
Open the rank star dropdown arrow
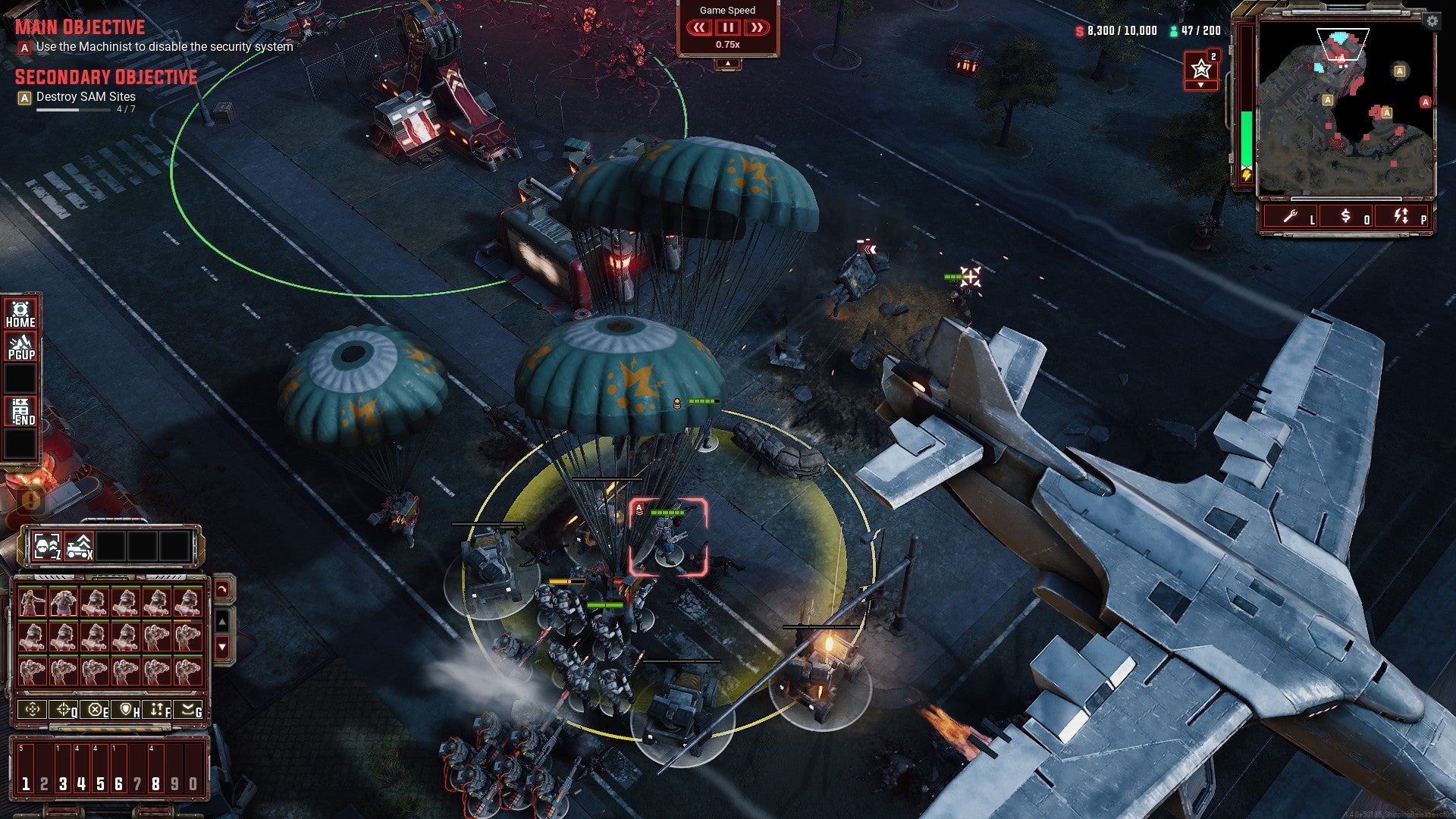(x=1200, y=84)
